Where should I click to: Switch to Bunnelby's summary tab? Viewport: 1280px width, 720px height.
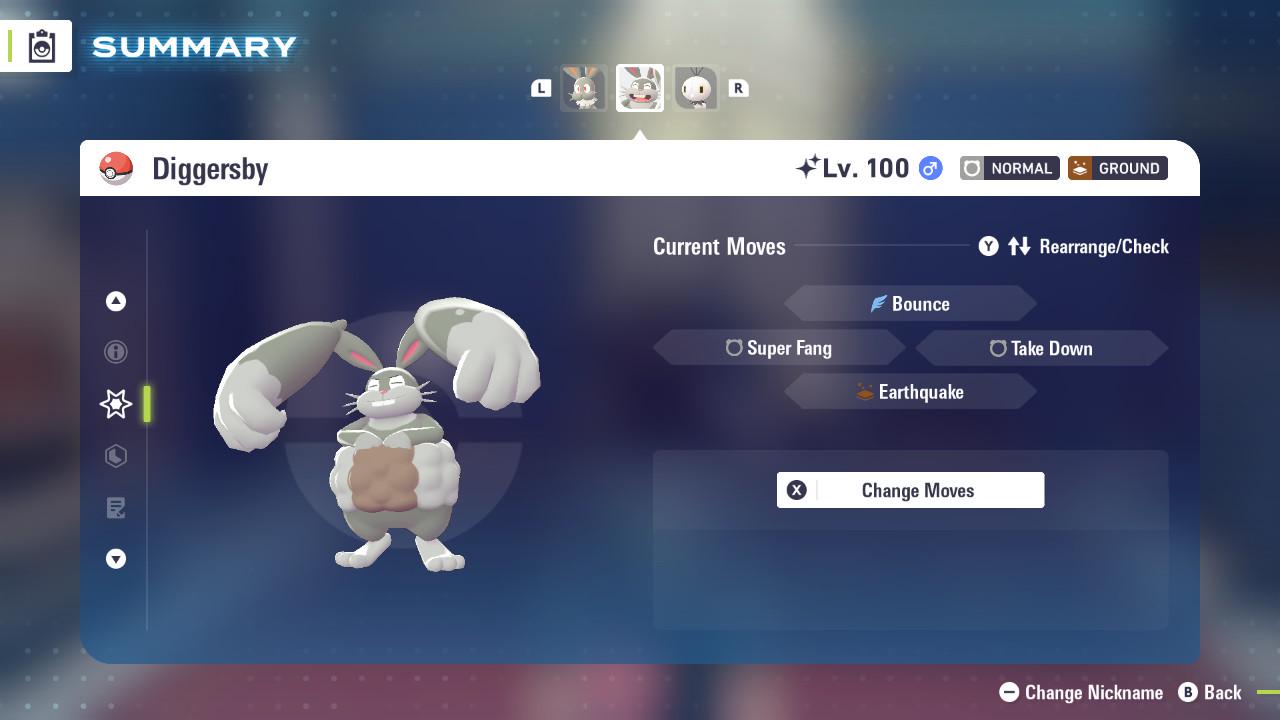583,88
